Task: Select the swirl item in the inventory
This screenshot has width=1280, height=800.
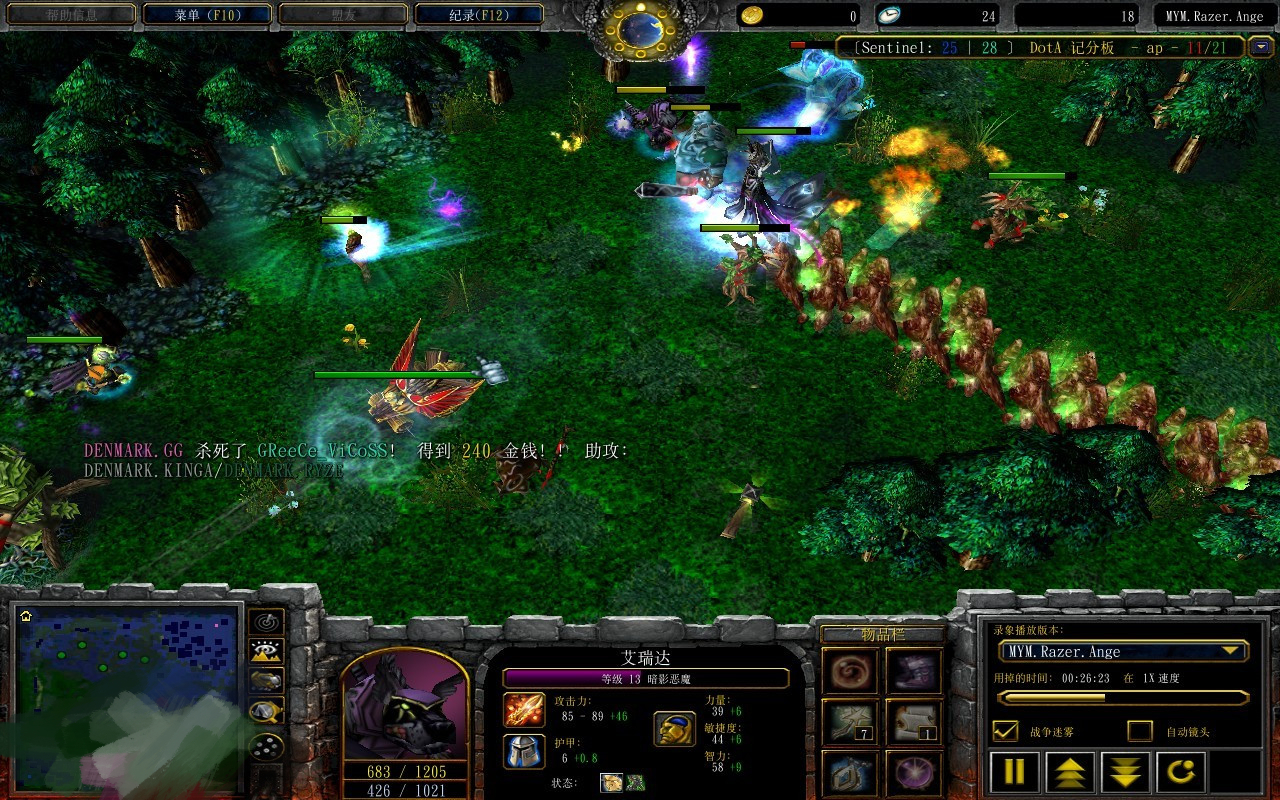Action: click(x=851, y=671)
